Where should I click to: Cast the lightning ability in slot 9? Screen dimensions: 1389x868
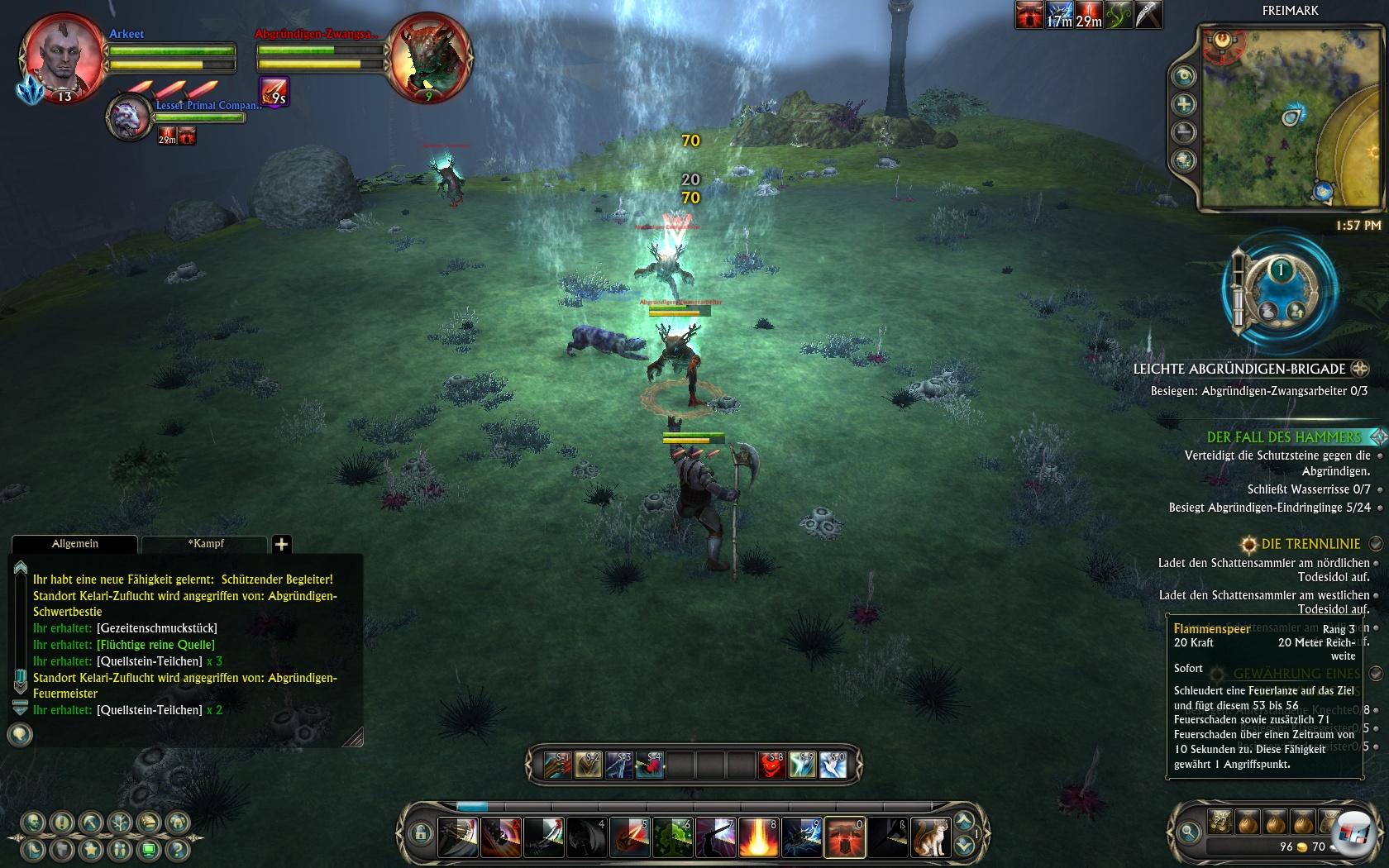(x=802, y=837)
